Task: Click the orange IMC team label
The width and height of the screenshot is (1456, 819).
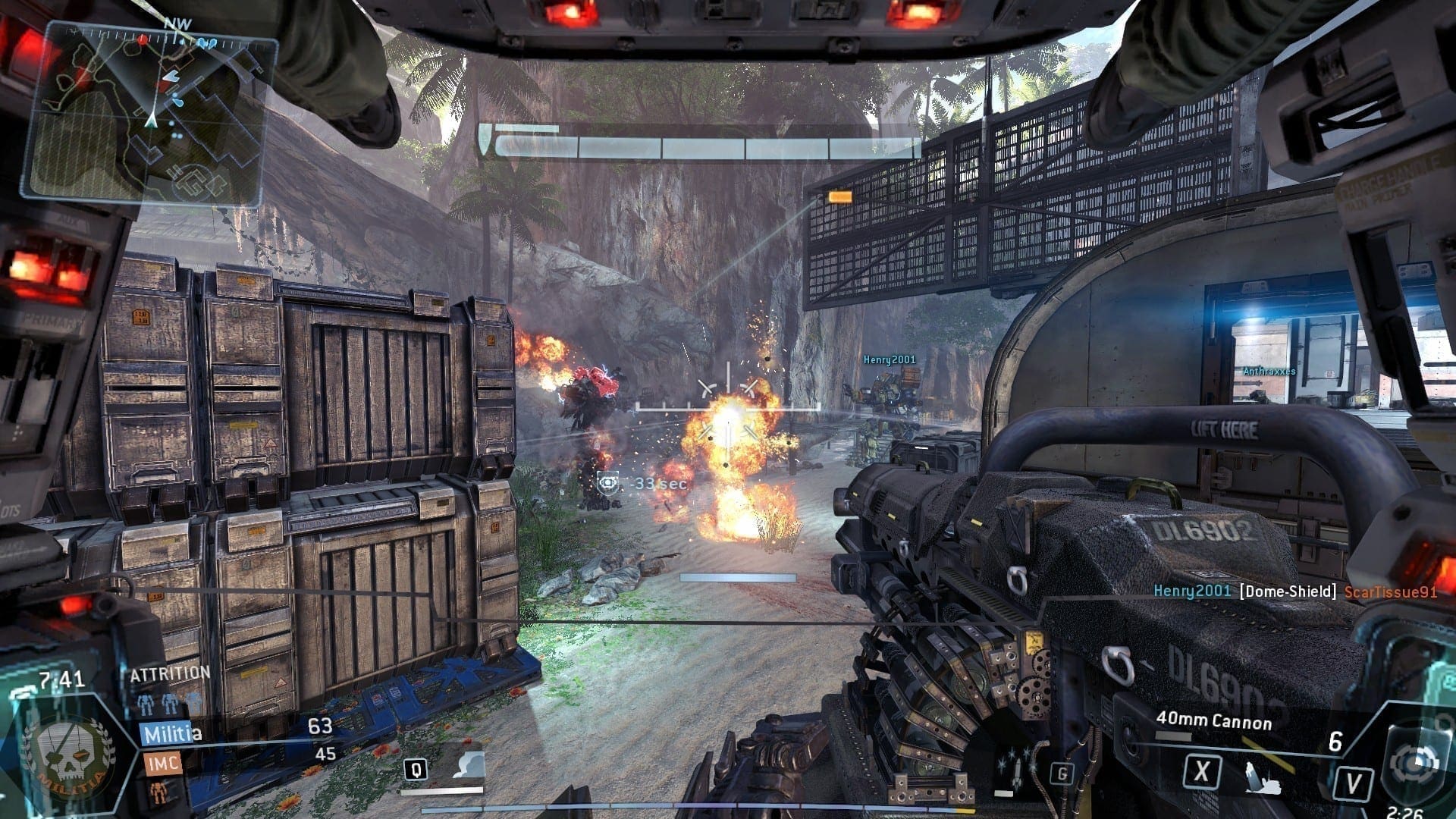Action: (162, 761)
